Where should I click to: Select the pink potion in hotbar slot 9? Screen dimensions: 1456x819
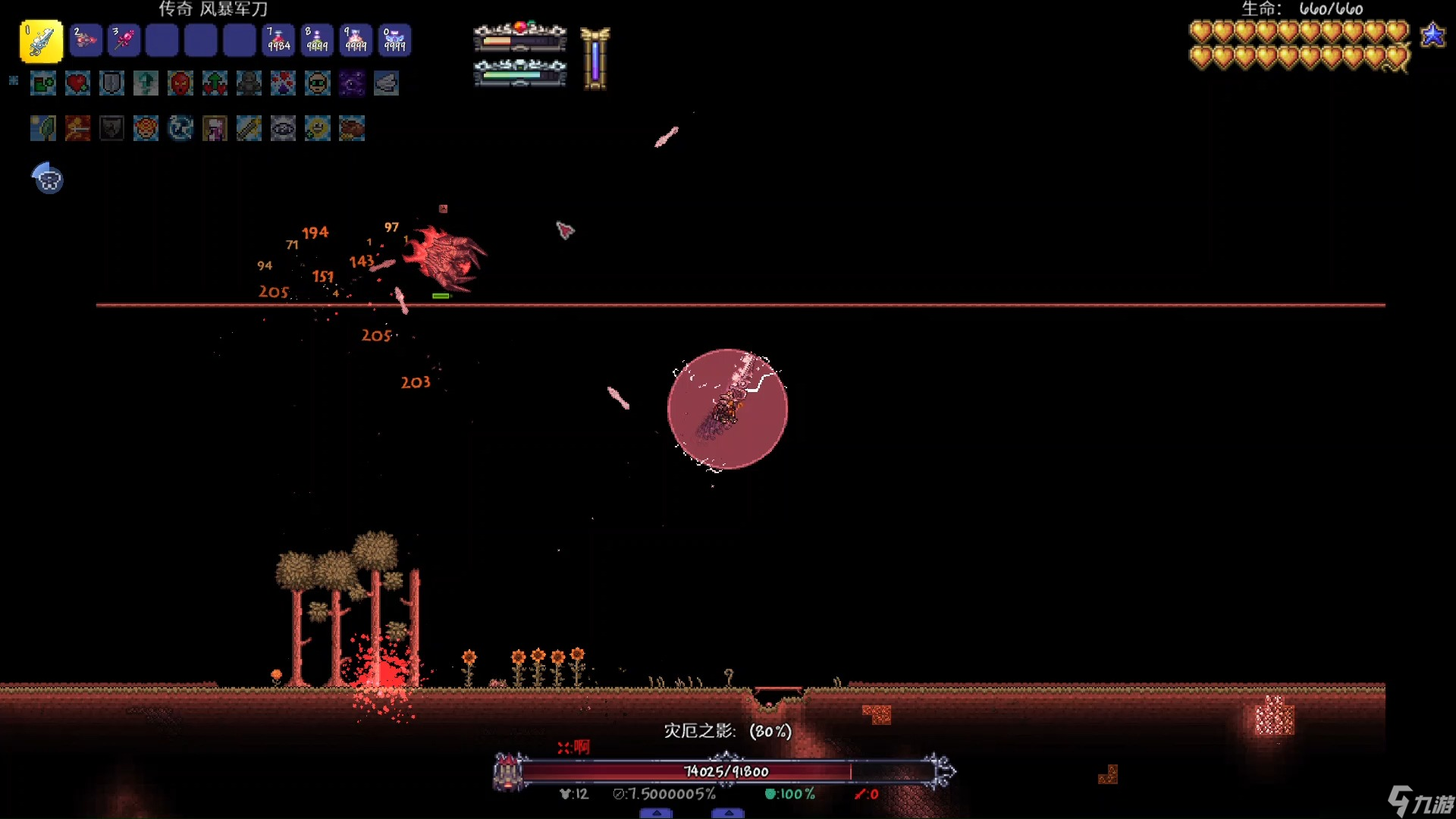(x=356, y=41)
